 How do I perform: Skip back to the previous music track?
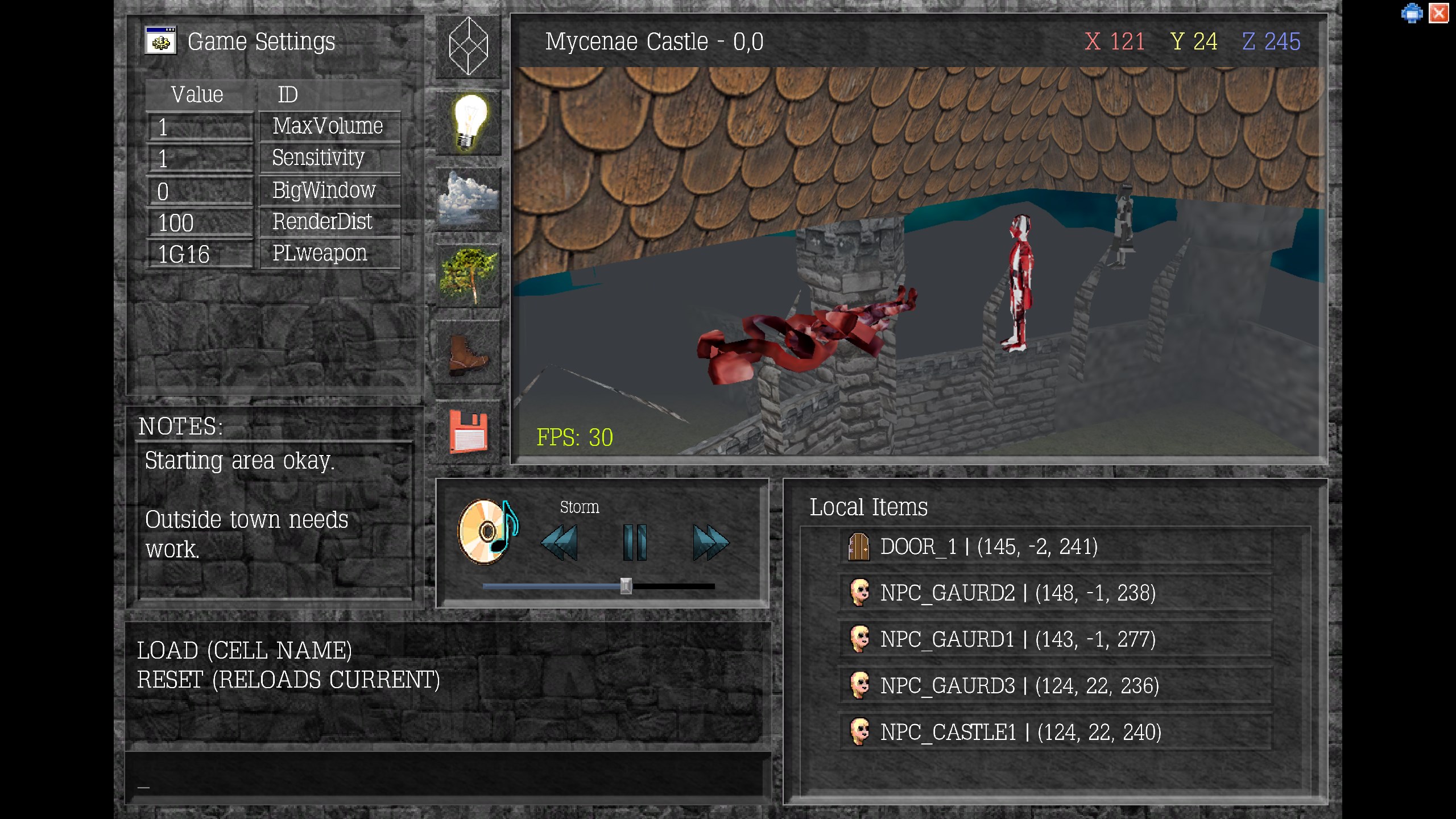[x=559, y=543]
